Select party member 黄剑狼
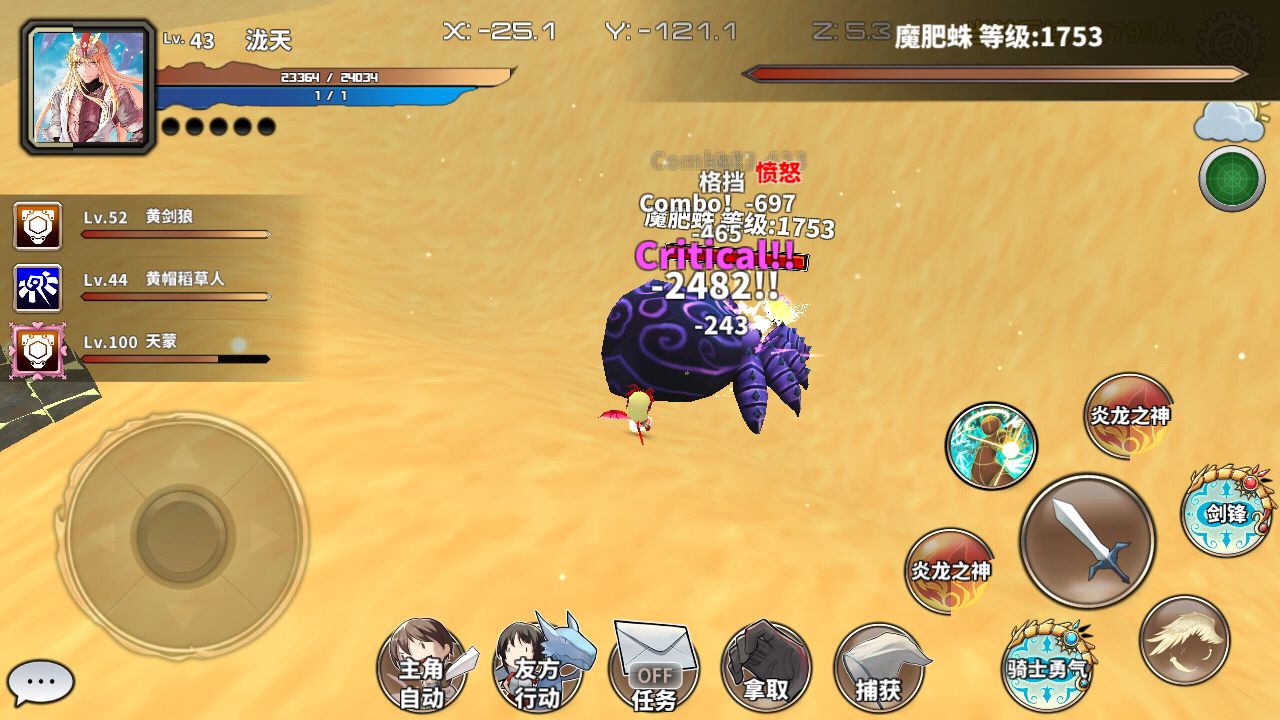Viewport: 1280px width, 720px height. (38, 226)
